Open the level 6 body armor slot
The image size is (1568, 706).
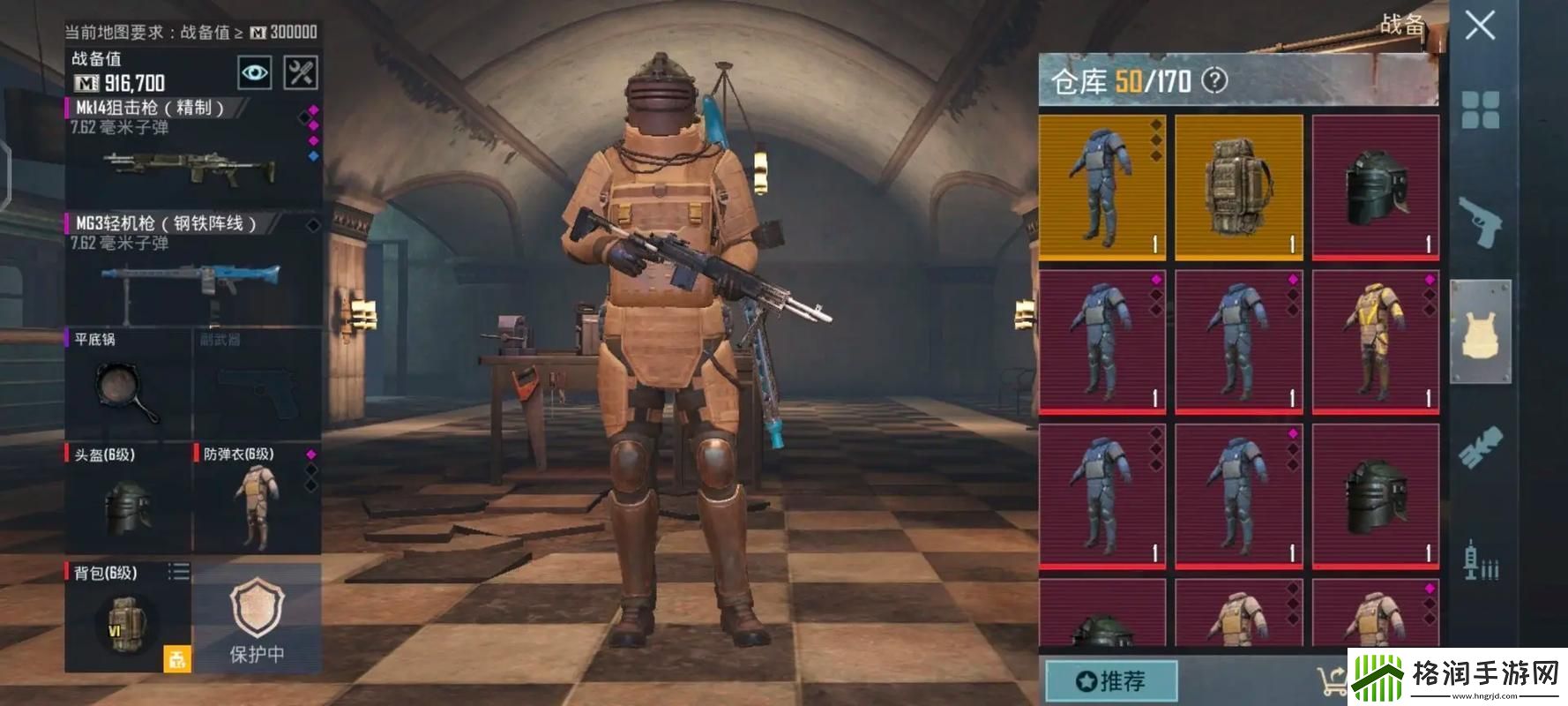coord(256,499)
